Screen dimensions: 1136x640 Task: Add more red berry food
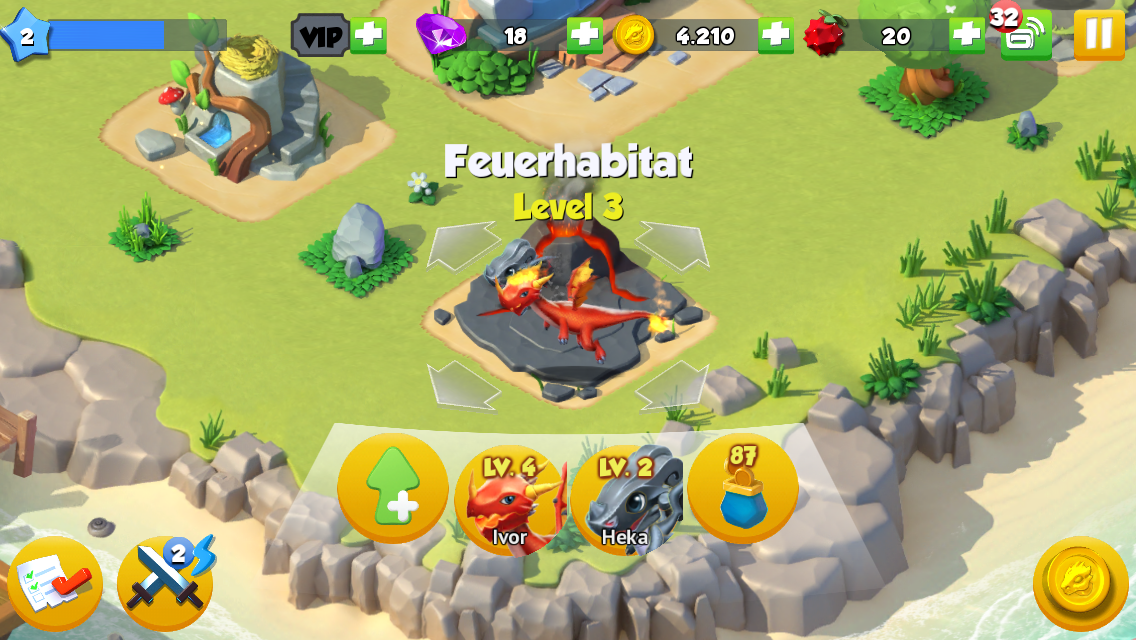click(966, 36)
